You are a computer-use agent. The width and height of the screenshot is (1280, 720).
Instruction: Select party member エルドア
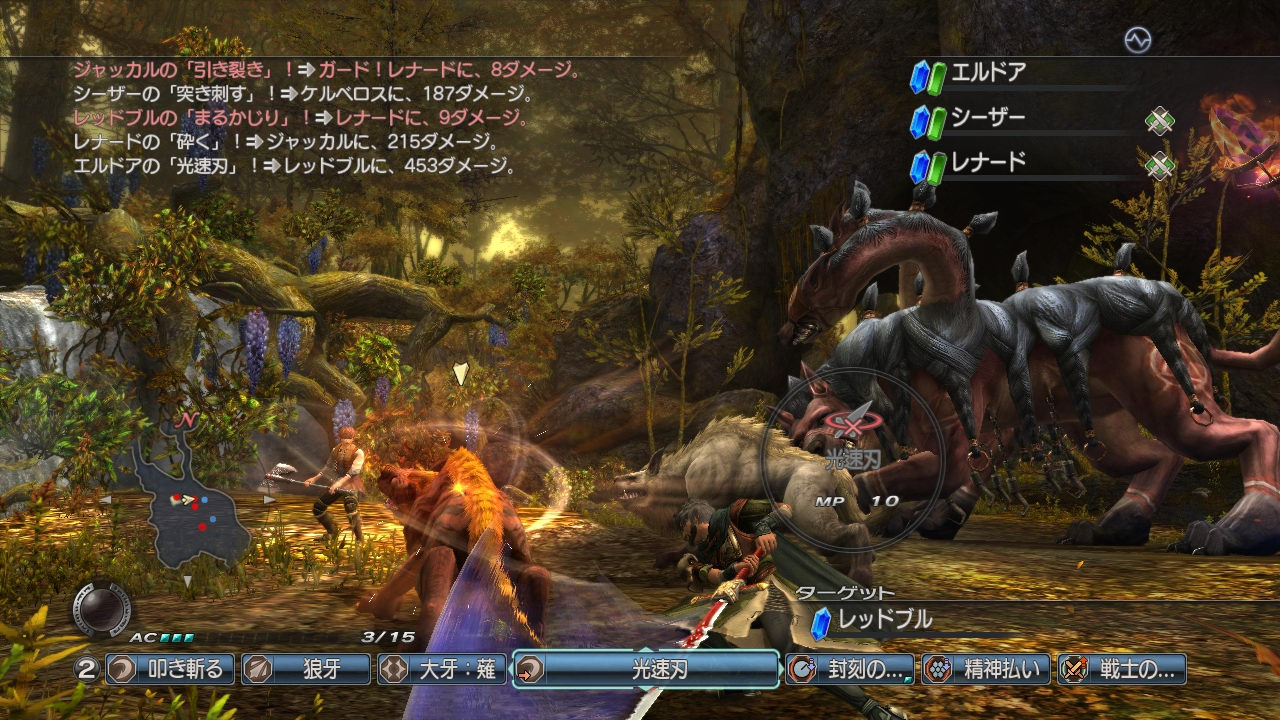[x=988, y=74]
